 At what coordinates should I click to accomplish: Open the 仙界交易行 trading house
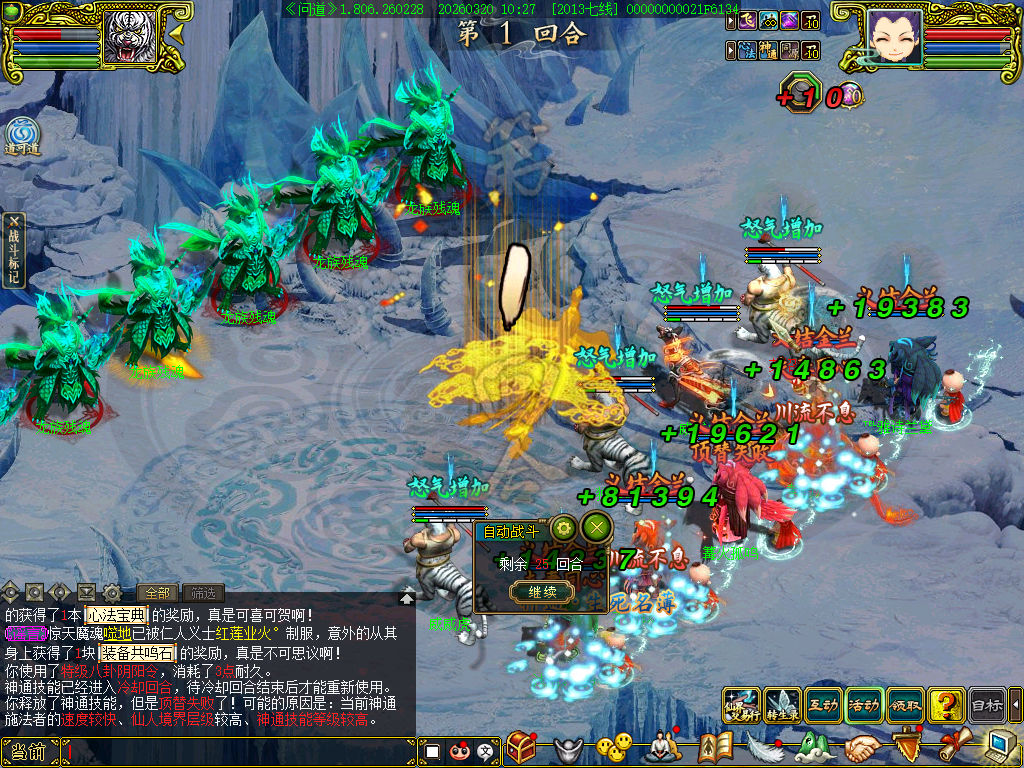(741, 704)
